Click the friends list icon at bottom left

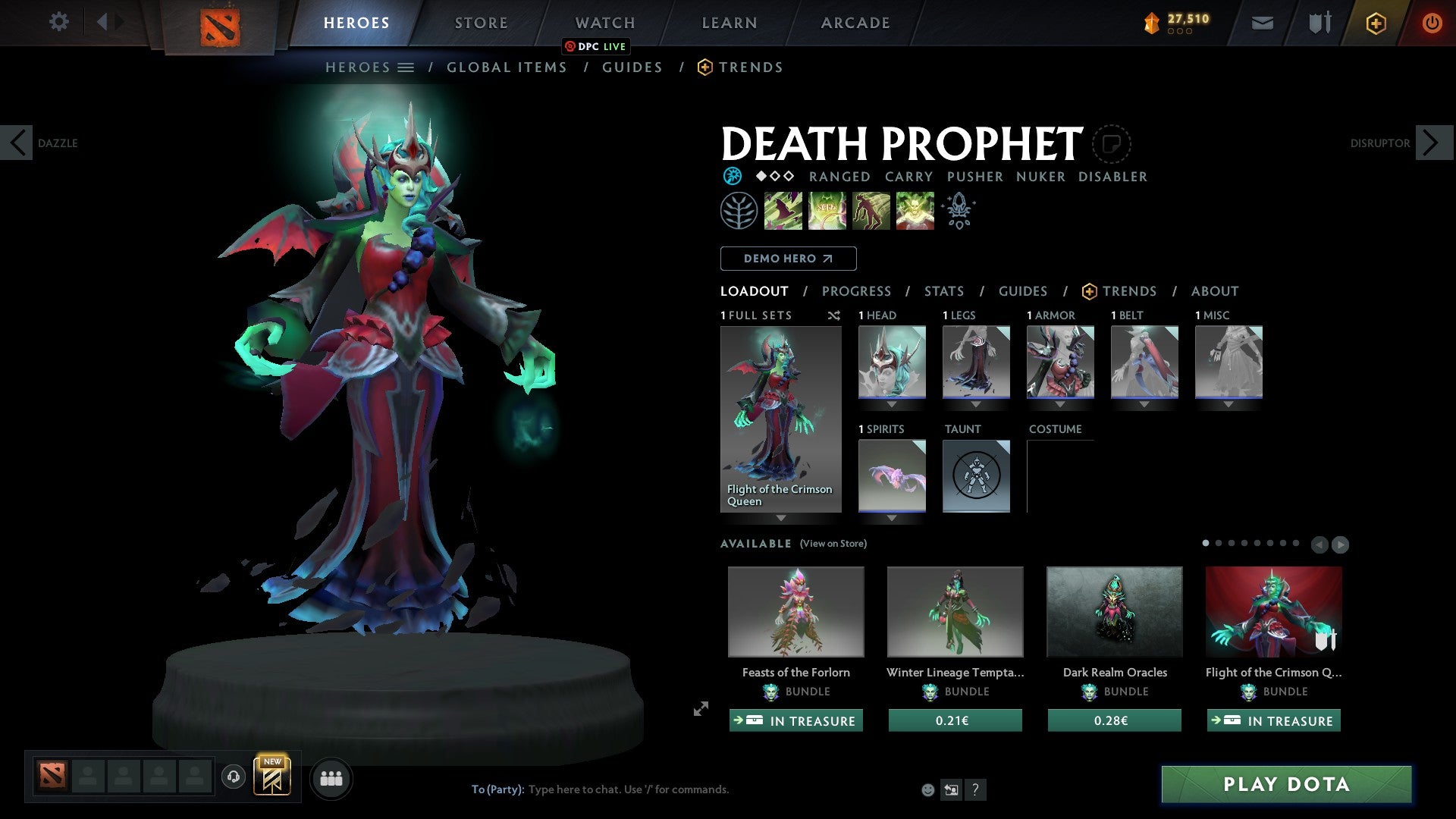pyautogui.click(x=331, y=778)
